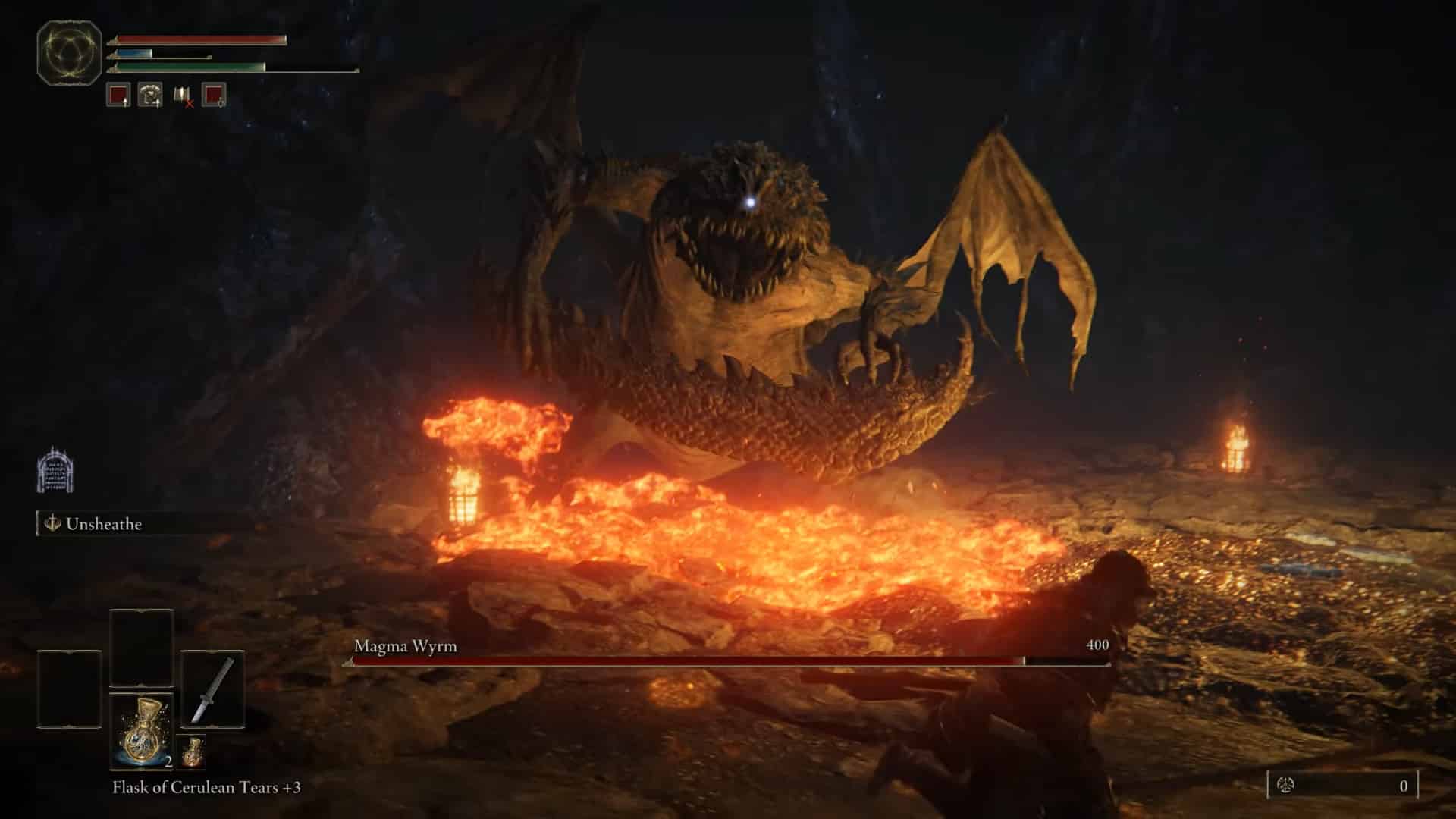This screenshot has height=819, width=1456.
Task: Select the katana weapon slot icon
Action: click(x=213, y=690)
